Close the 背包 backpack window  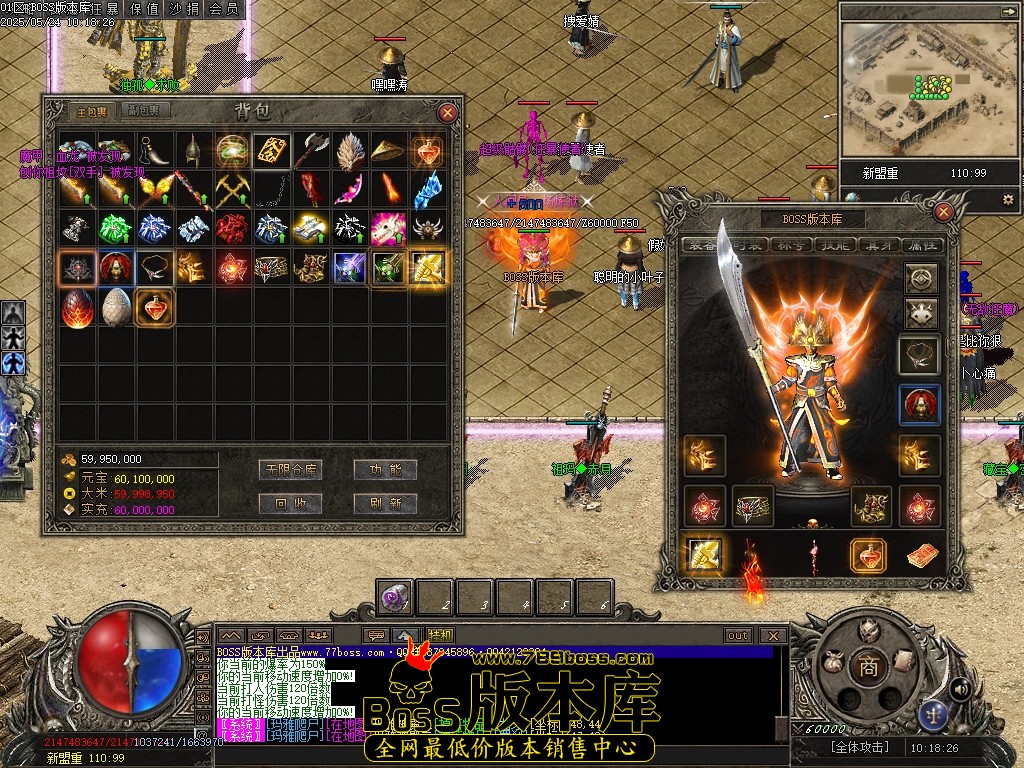tap(448, 113)
